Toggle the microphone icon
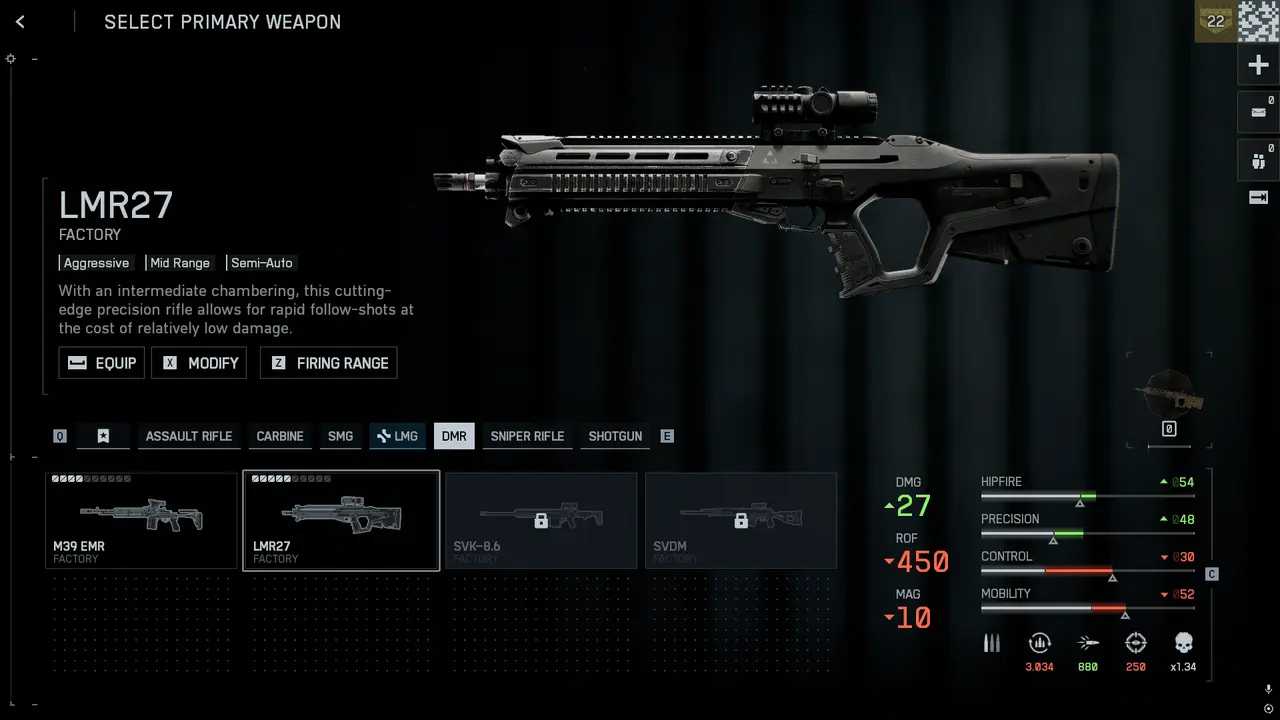This screenshot has width=1280, height=720. click(x=1268, y=690)
